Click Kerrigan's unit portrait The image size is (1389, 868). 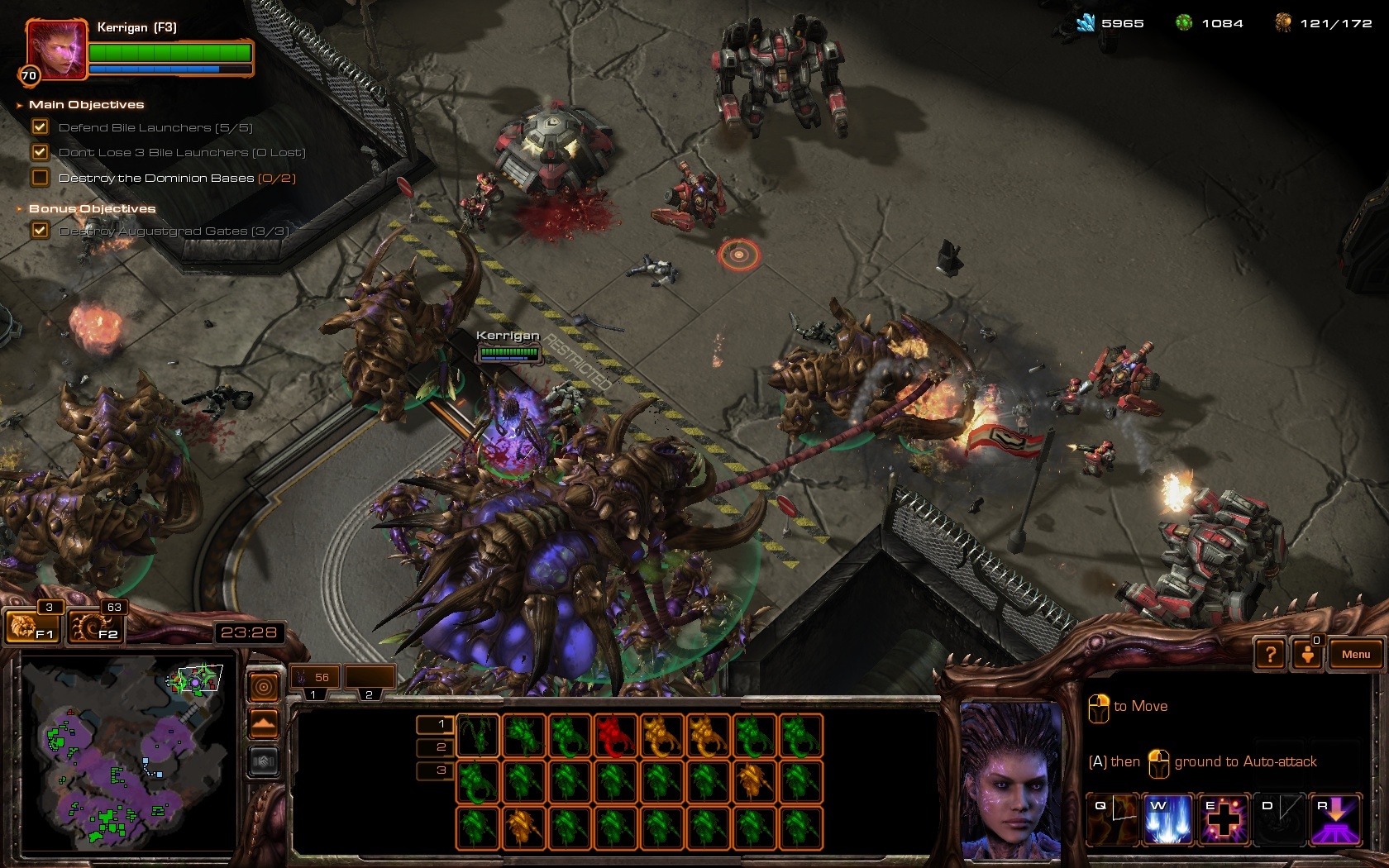[1010, 780]
